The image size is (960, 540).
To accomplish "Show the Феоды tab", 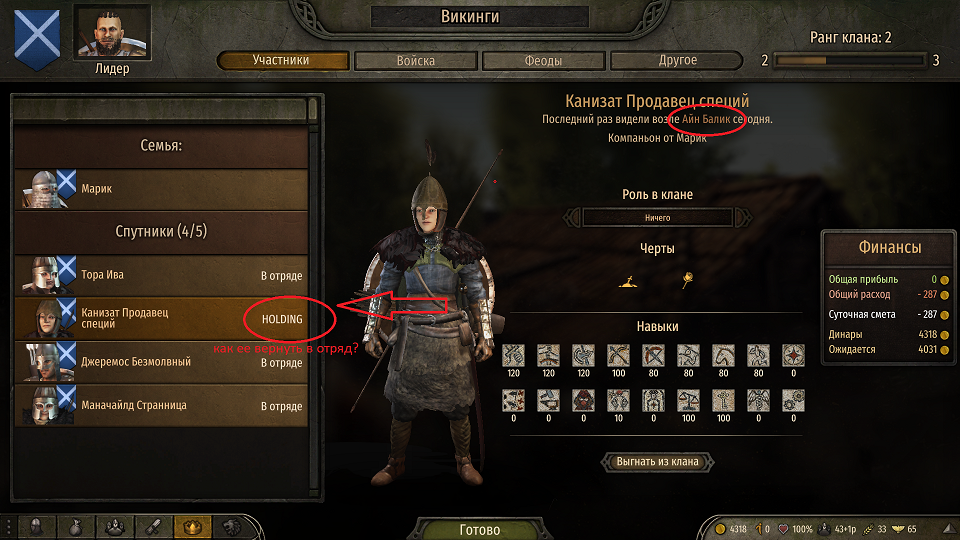I will [543, 61].
